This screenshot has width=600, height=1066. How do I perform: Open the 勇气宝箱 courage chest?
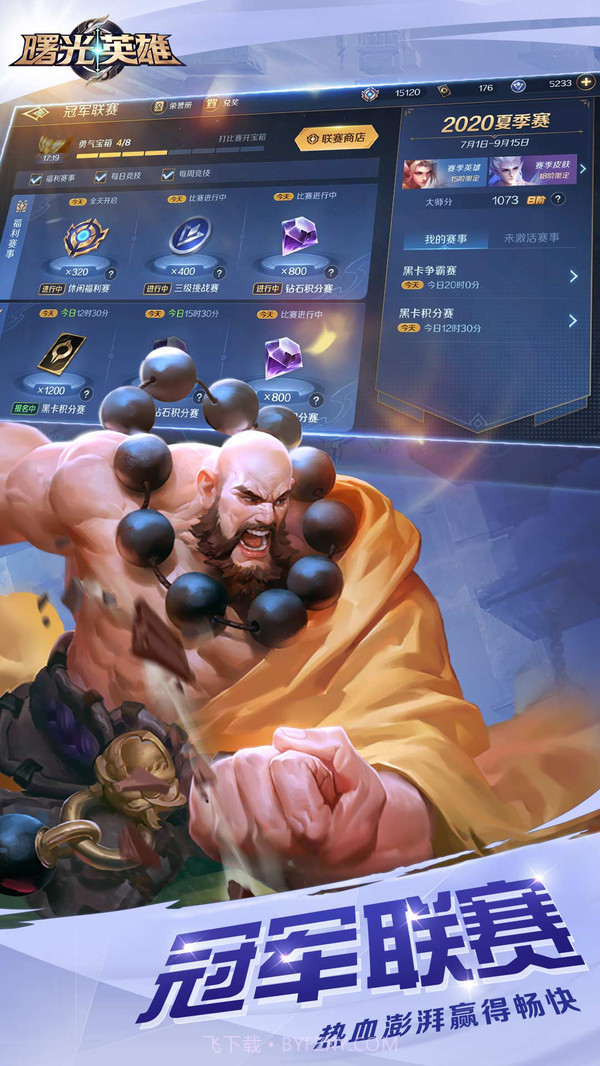click(x=50, y=147)
